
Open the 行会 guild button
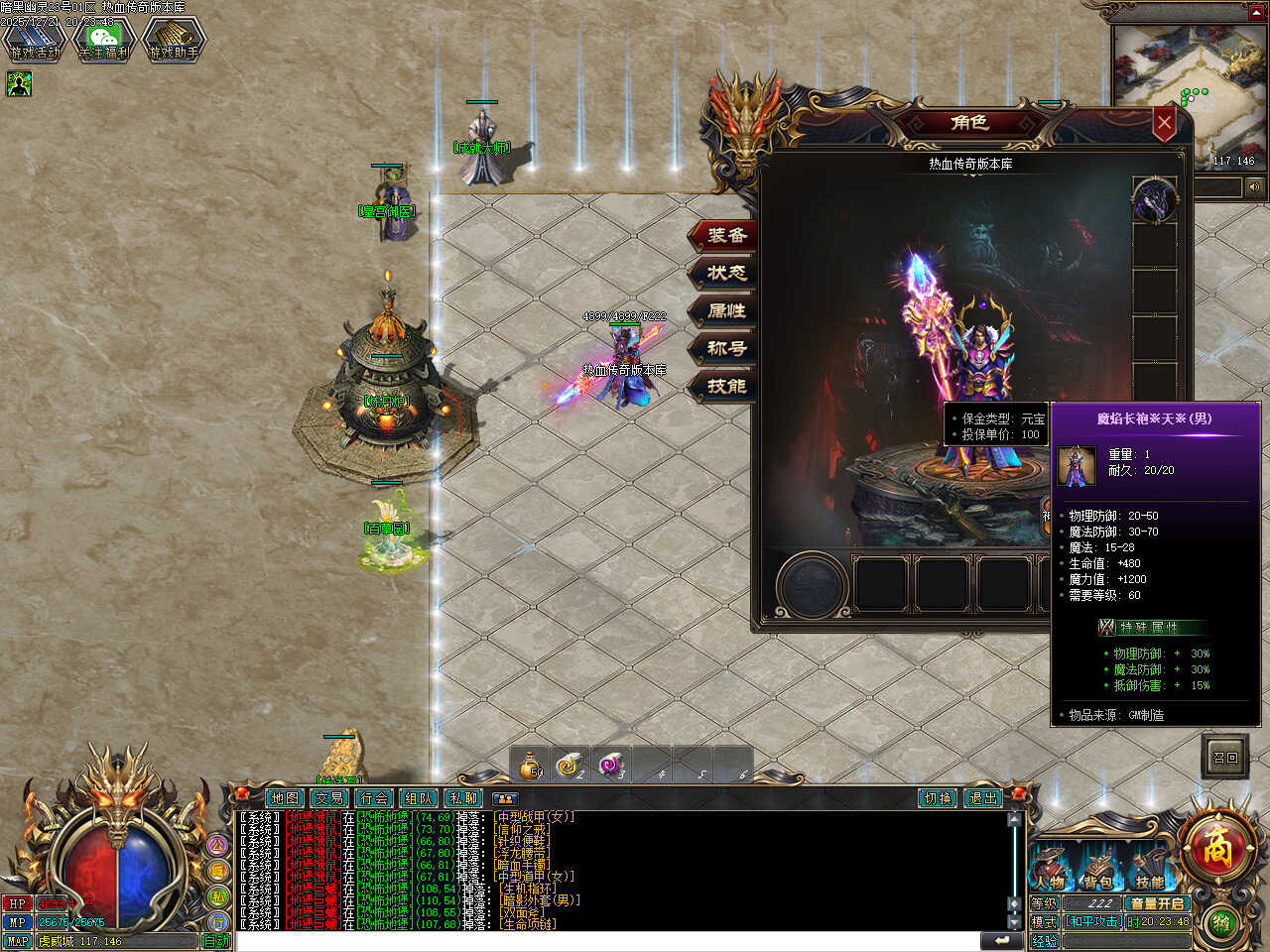click(x=374, y=798)
